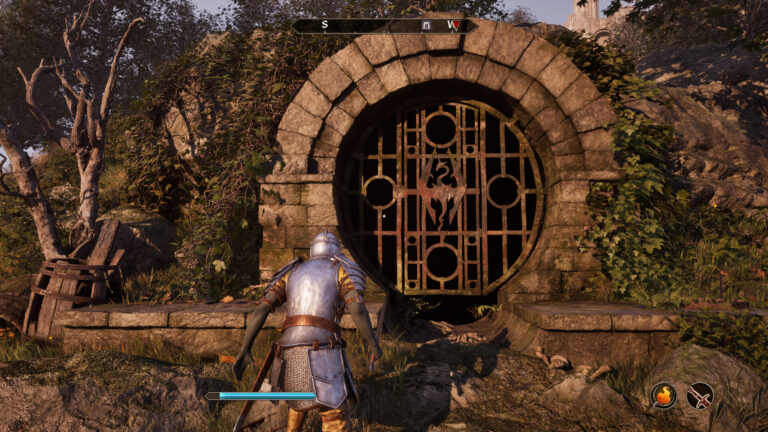Click the doorway marker on the compass
768x432 pixels.
[x=427, y=25]
